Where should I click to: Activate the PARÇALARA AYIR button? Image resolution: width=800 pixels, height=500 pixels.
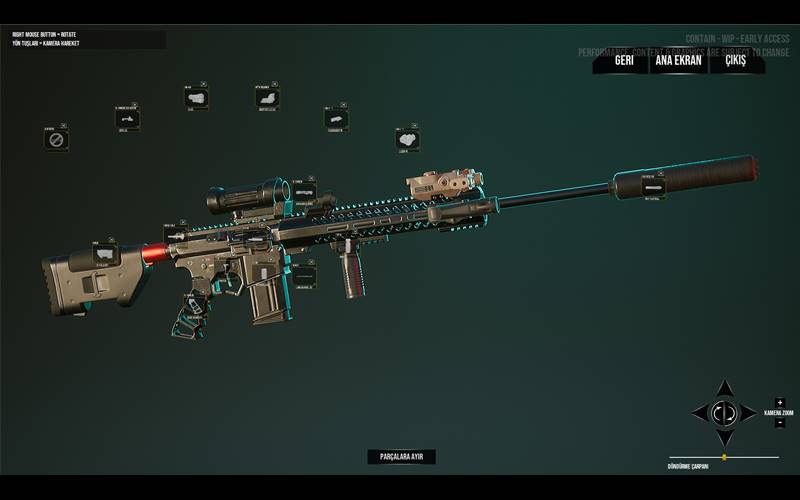[x=402, y=456]
